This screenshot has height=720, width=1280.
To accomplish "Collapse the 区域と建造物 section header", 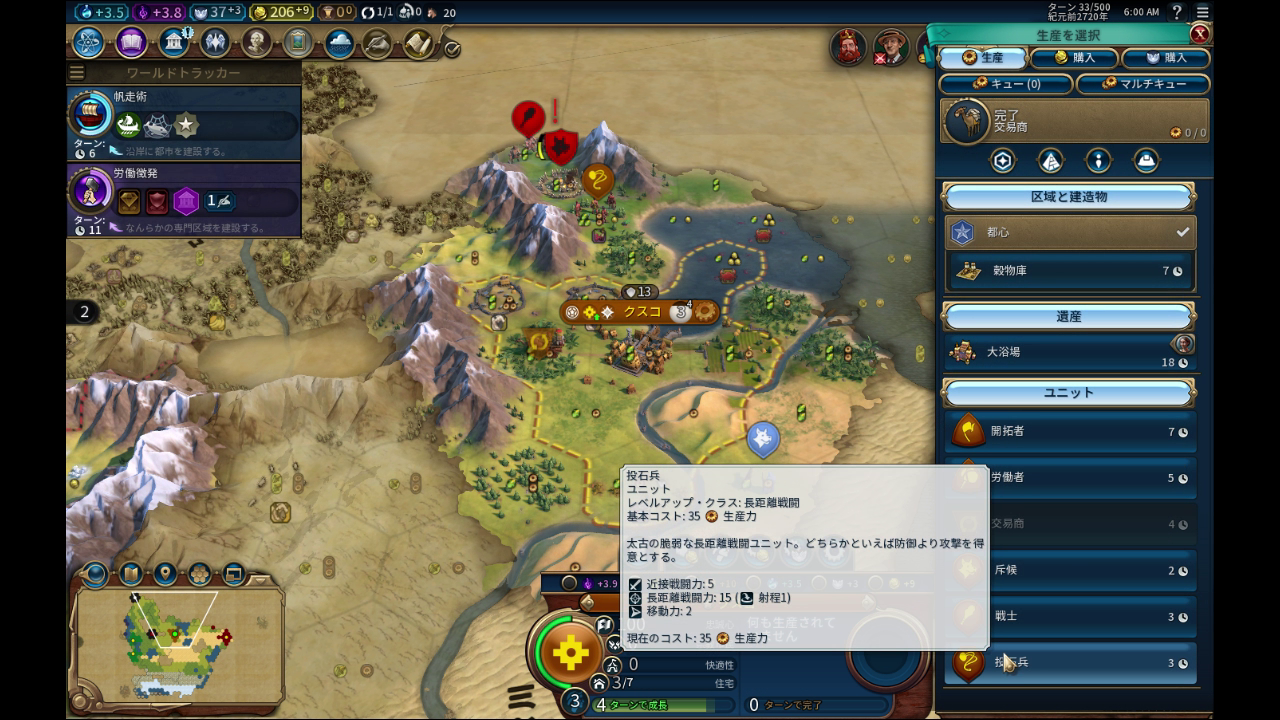I will pyautogui.click(x=1069, y=197).
